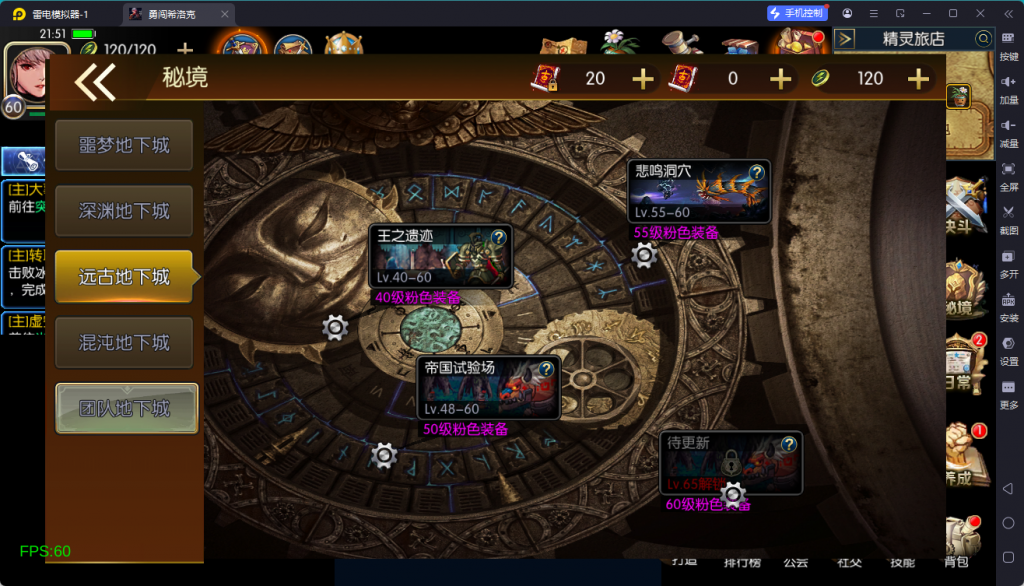Select the 帝国试验场 dungeon
This screenshot has width=1024, height=586.
(x=480, y=387)
